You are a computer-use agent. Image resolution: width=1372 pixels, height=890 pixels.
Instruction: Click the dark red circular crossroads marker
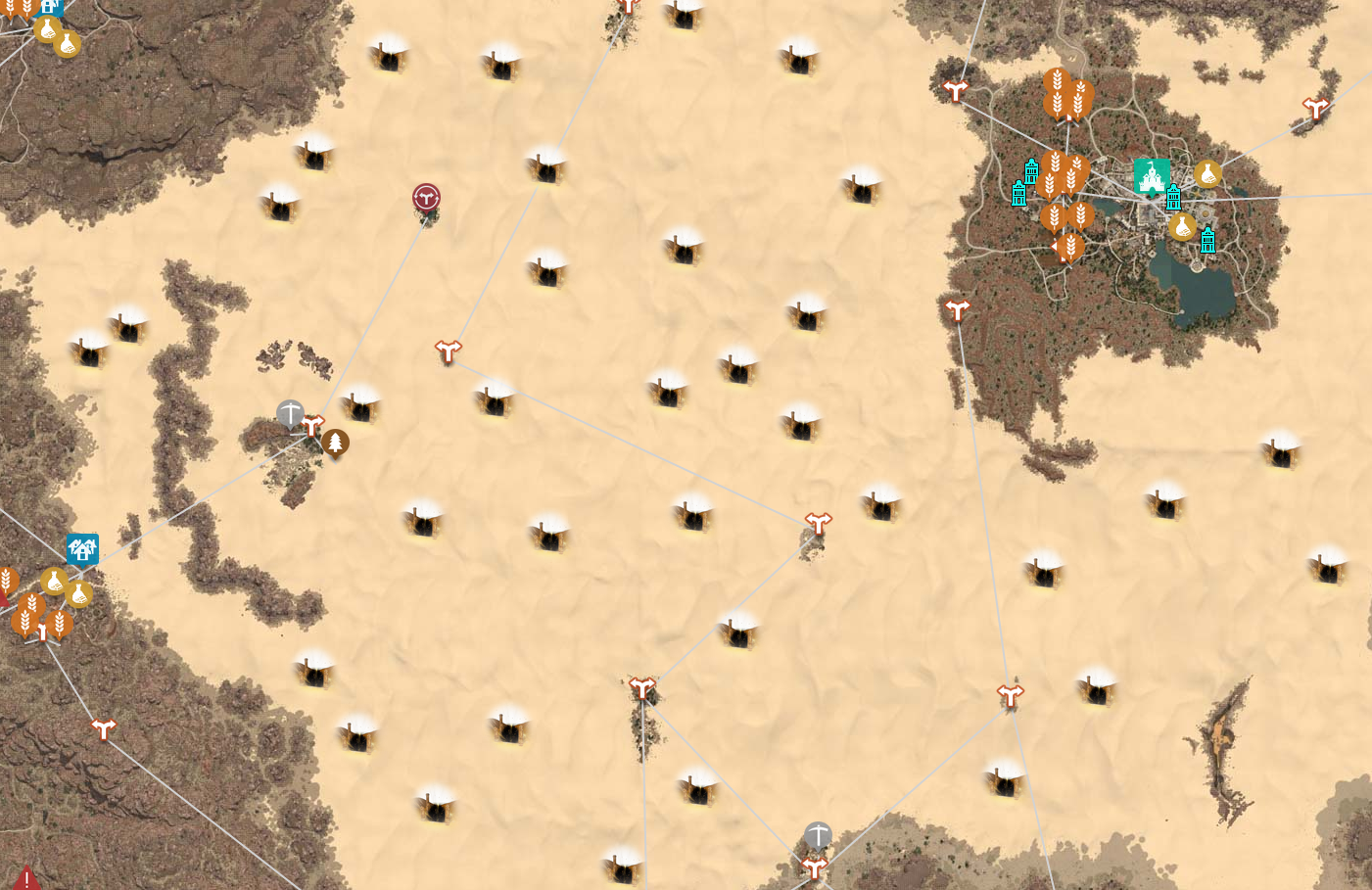click(426, 198)
